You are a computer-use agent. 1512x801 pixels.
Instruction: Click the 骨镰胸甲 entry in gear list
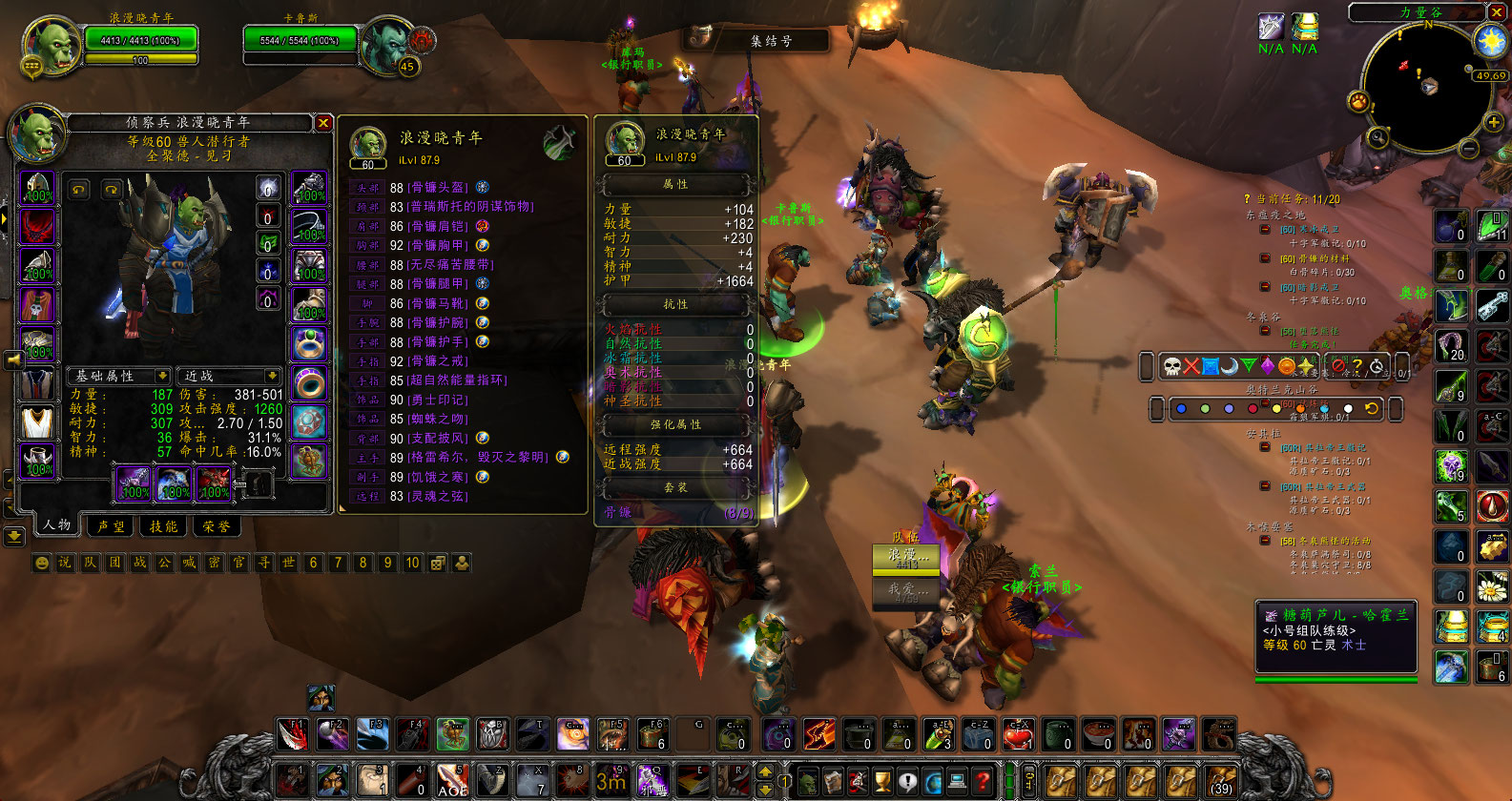coord(437,245)
